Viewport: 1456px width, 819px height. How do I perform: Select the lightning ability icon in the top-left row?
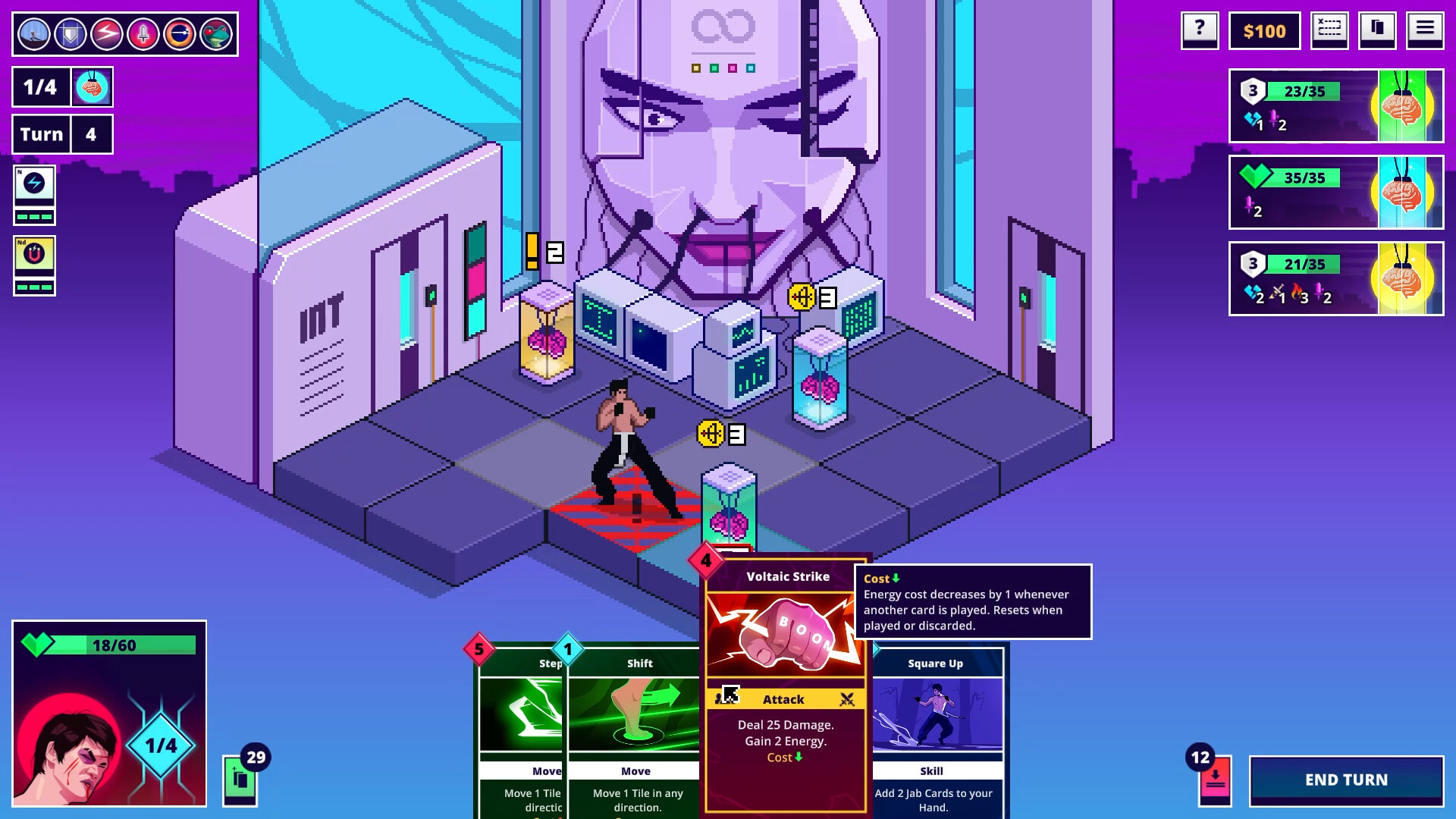[x=105, y=33]
